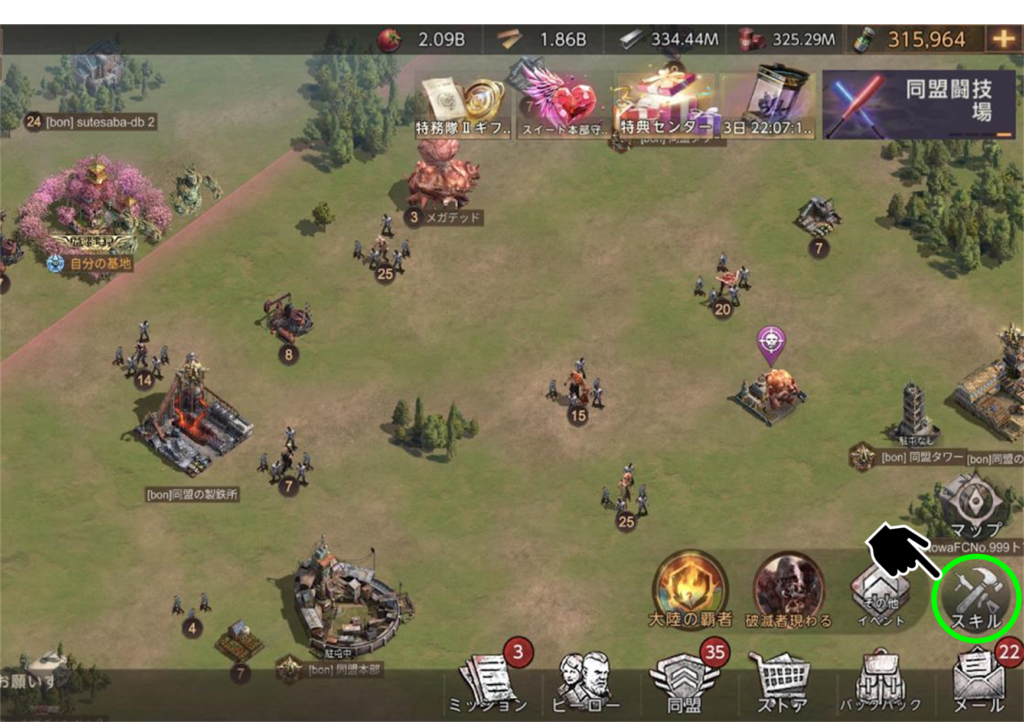
Task: Open the 破滅者現わる event
Action: point(788,589)
